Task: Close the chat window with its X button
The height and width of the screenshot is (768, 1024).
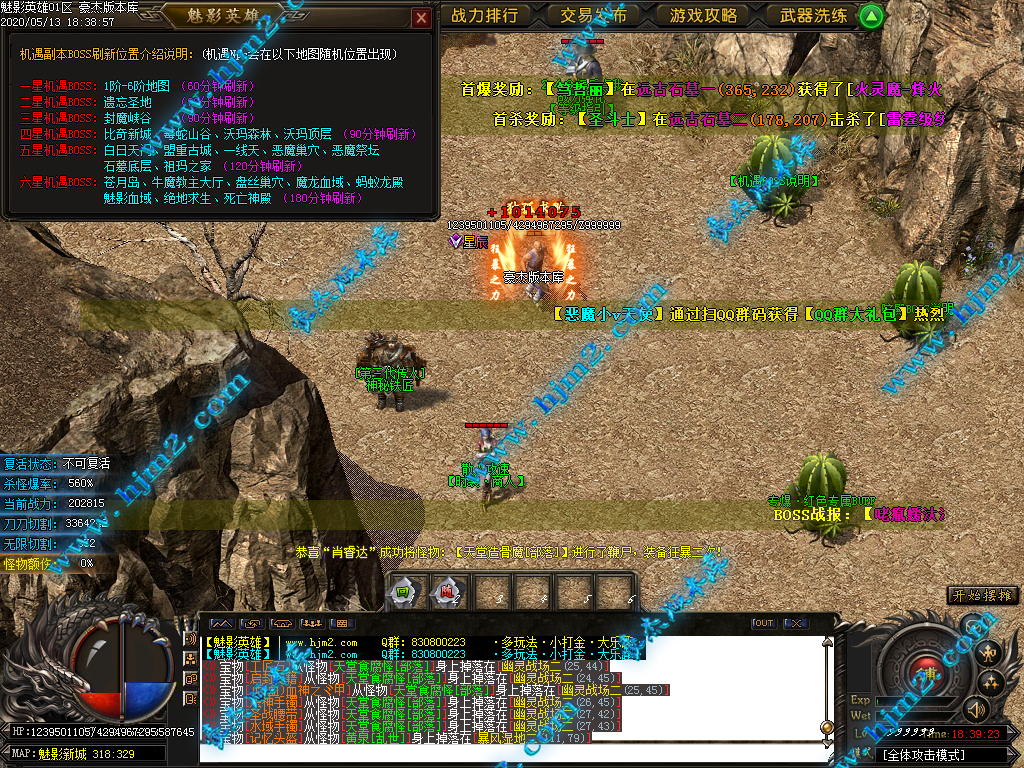Action: tap(795, 623)
